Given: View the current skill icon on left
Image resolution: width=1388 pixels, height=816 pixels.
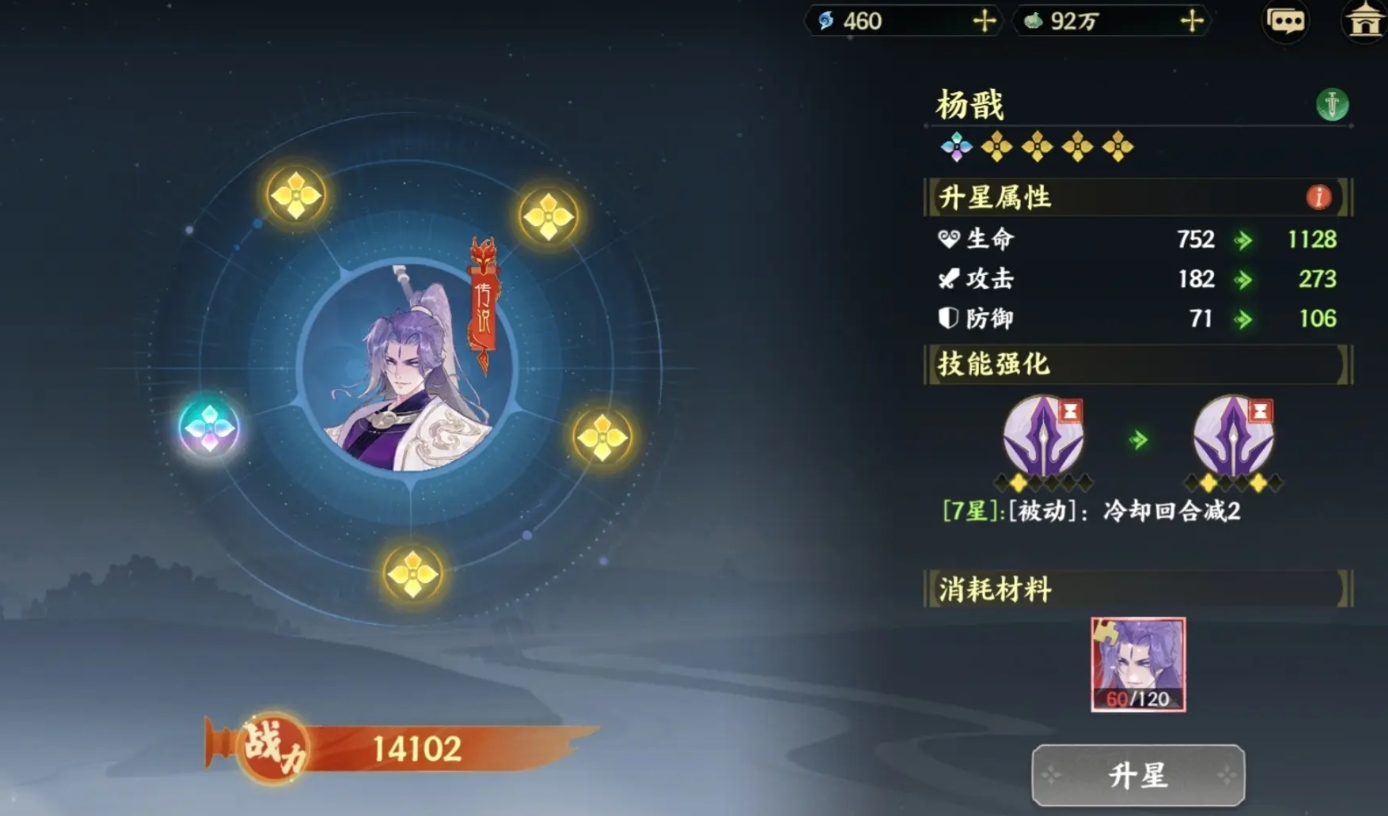Looking at the screenshot, I should 1043,436.
